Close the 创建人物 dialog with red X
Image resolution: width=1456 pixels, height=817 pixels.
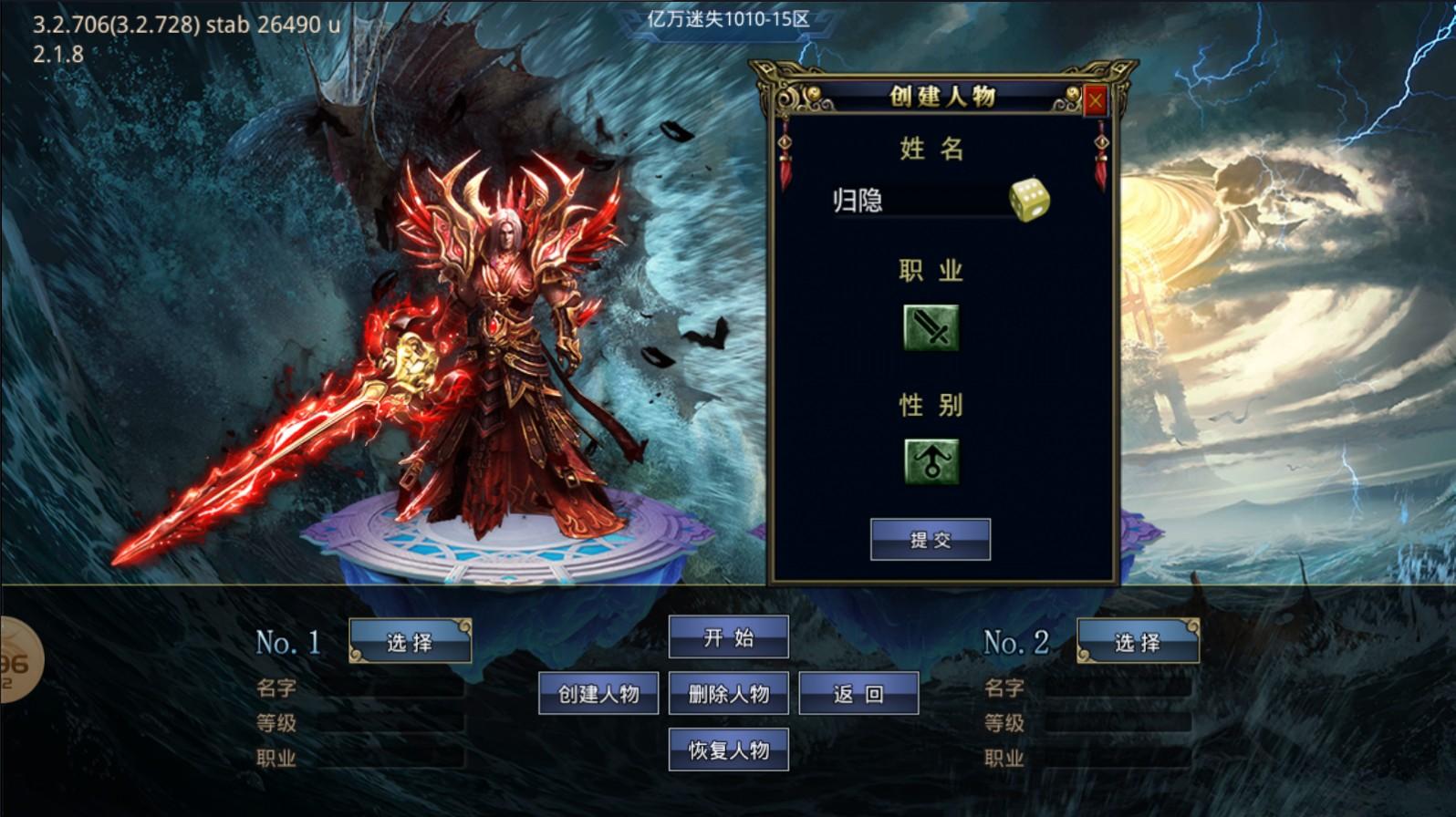coord(1095,98)
